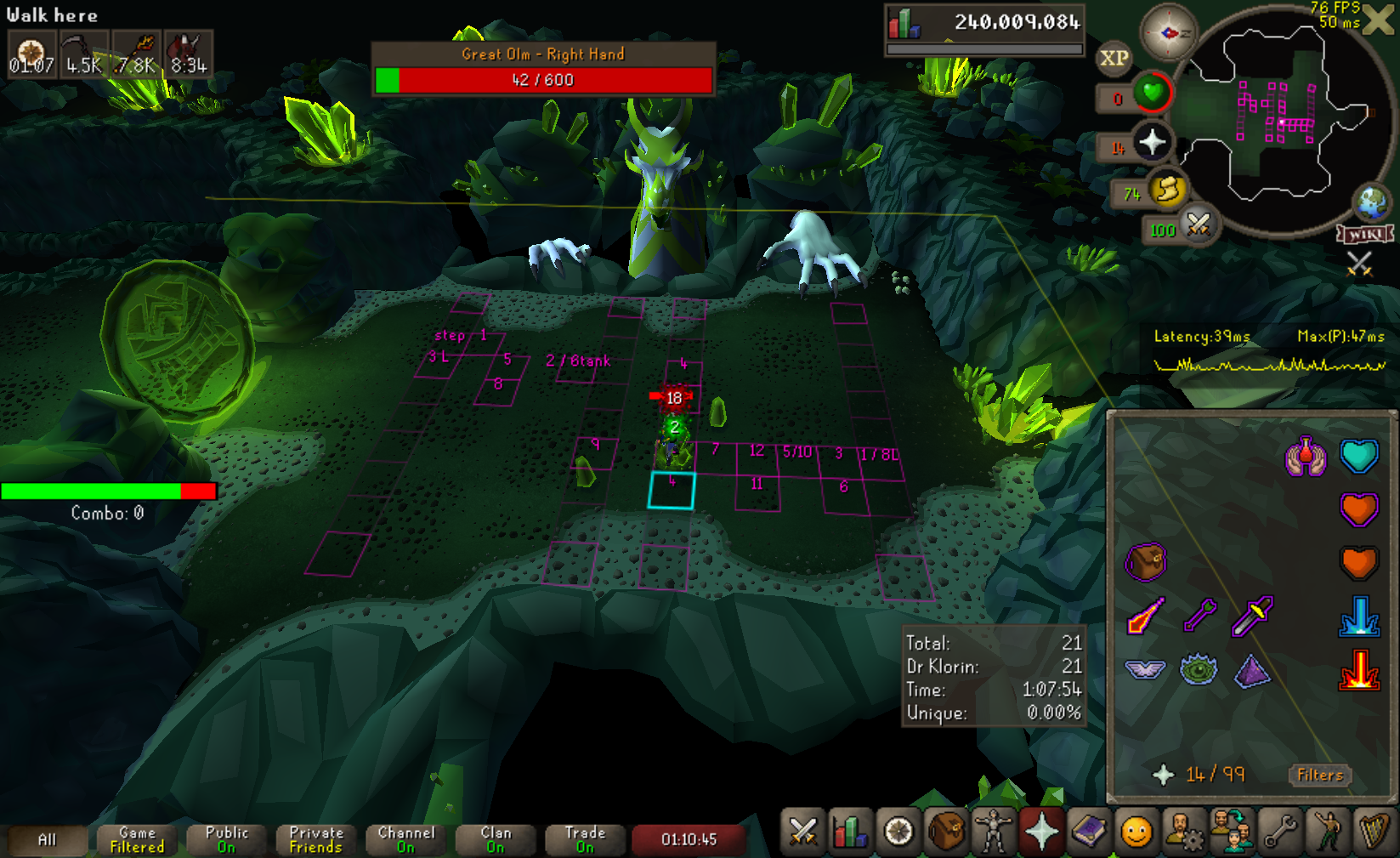Toggle run using the boot energy orb
The image size is (1400, 858).
1168,190
